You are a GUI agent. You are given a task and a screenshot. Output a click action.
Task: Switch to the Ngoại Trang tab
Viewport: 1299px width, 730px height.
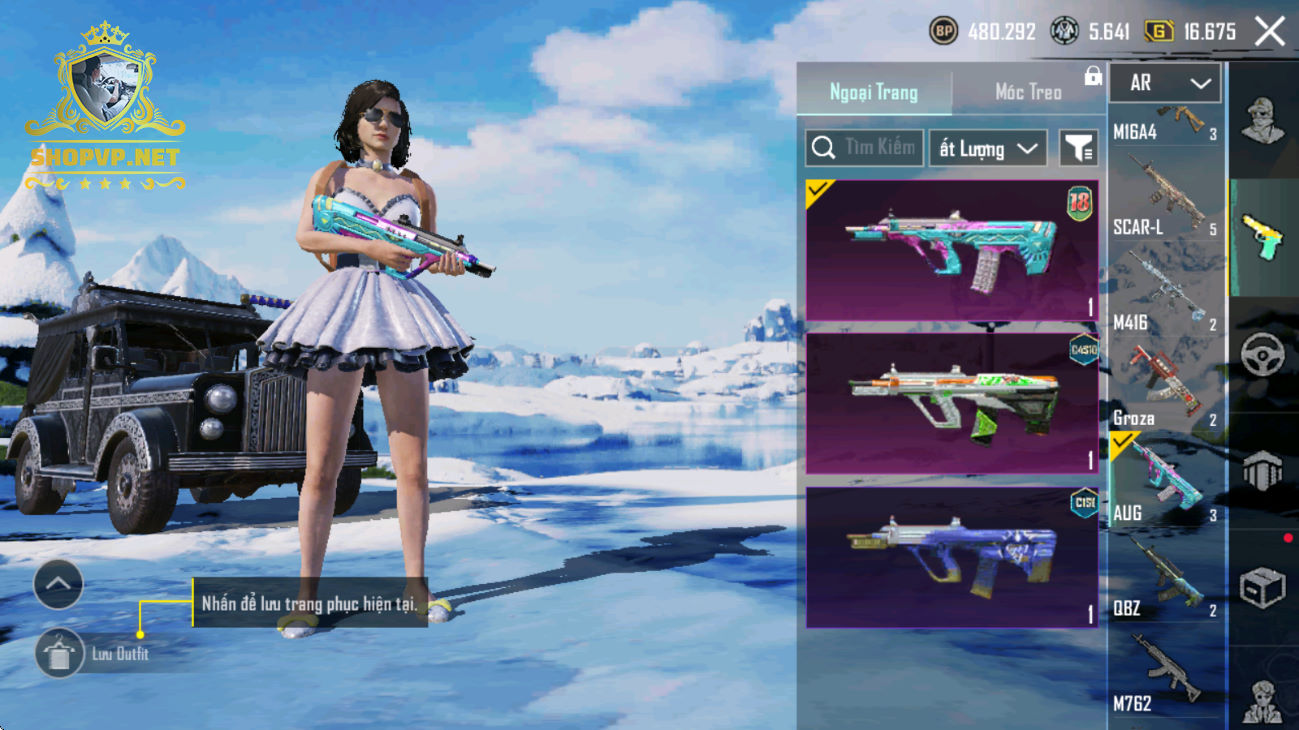point(874,92)
